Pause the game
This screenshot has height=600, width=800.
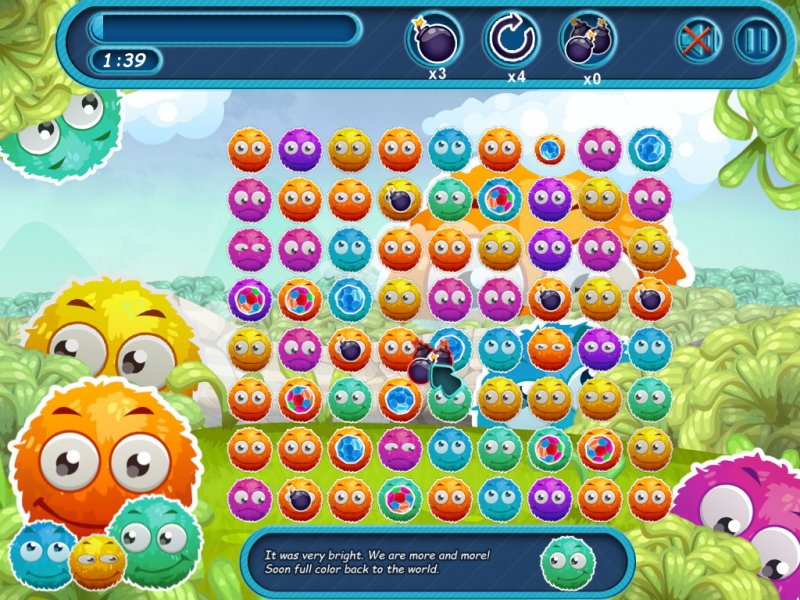[756, 41]
